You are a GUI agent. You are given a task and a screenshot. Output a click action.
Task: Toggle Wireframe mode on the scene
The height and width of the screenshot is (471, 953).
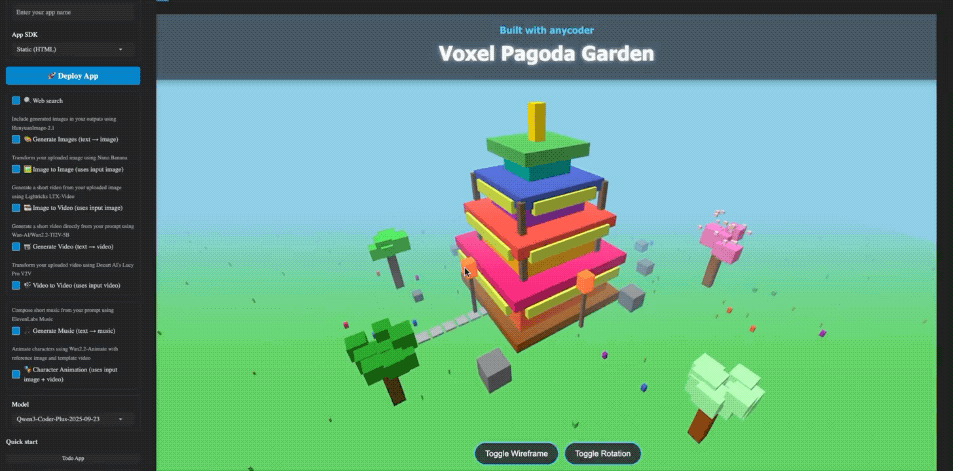(516, 453)
